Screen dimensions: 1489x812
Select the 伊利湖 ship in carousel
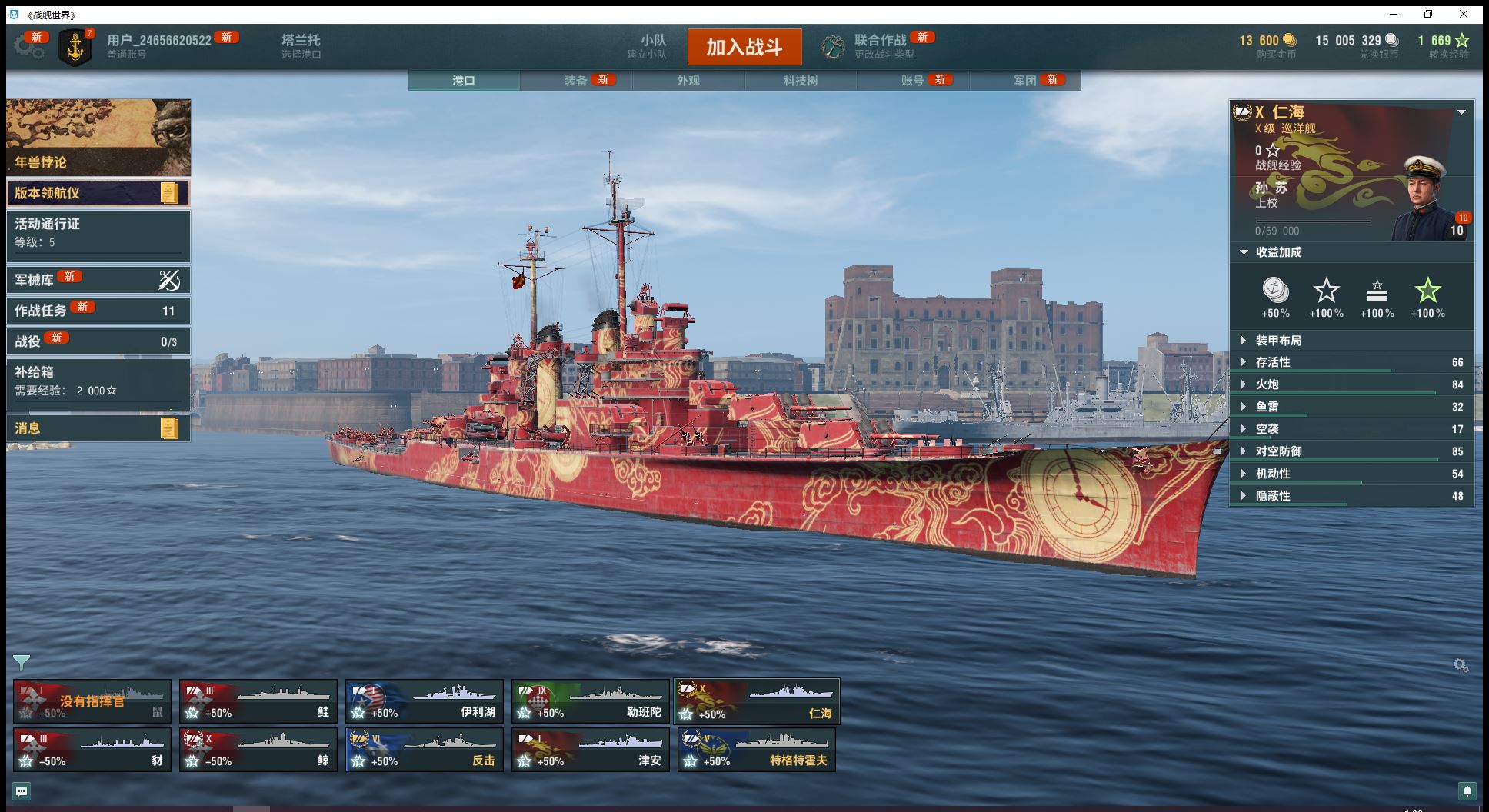[x=424, y=701]
